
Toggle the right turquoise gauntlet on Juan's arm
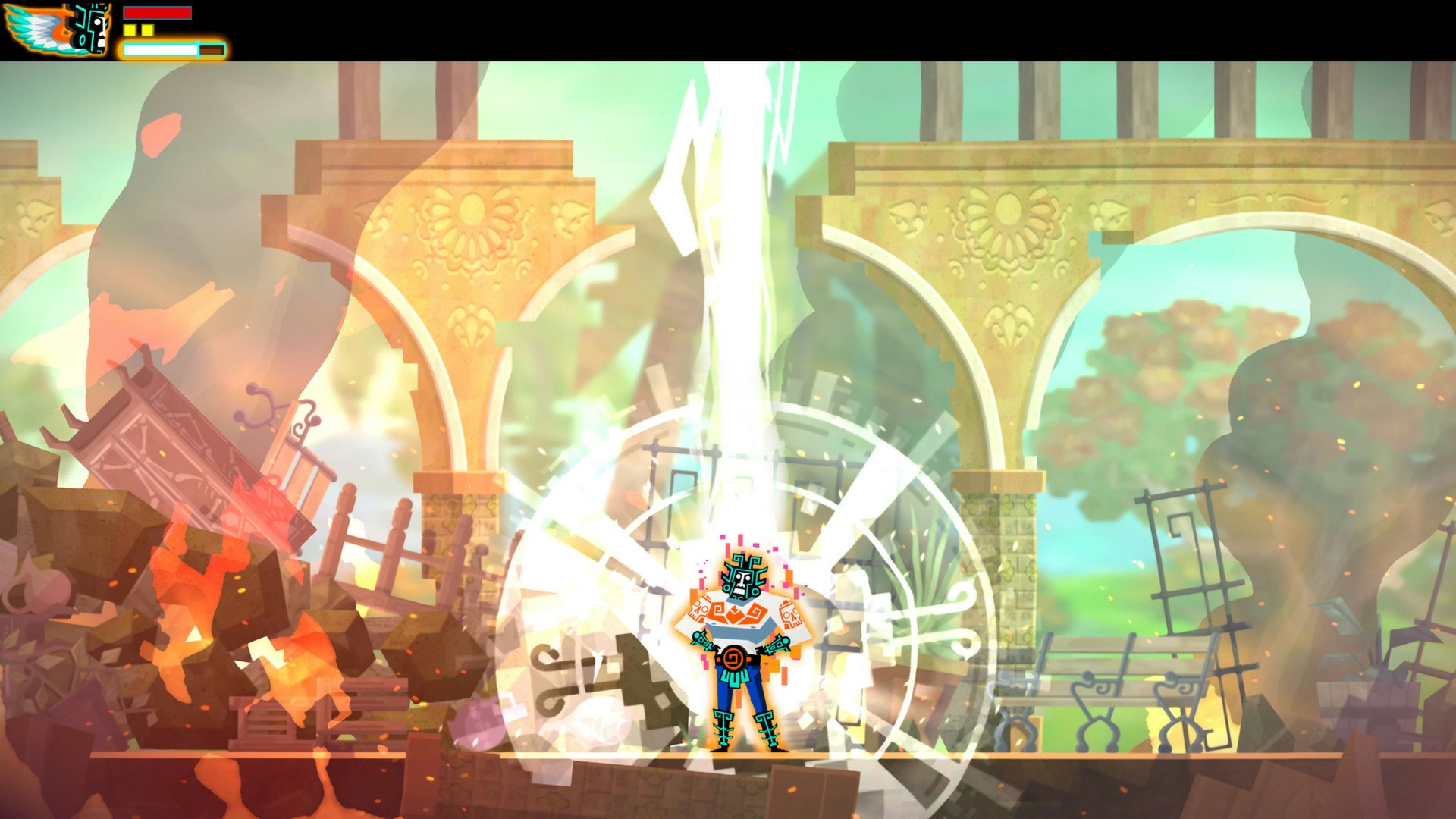tap(780, 642)
